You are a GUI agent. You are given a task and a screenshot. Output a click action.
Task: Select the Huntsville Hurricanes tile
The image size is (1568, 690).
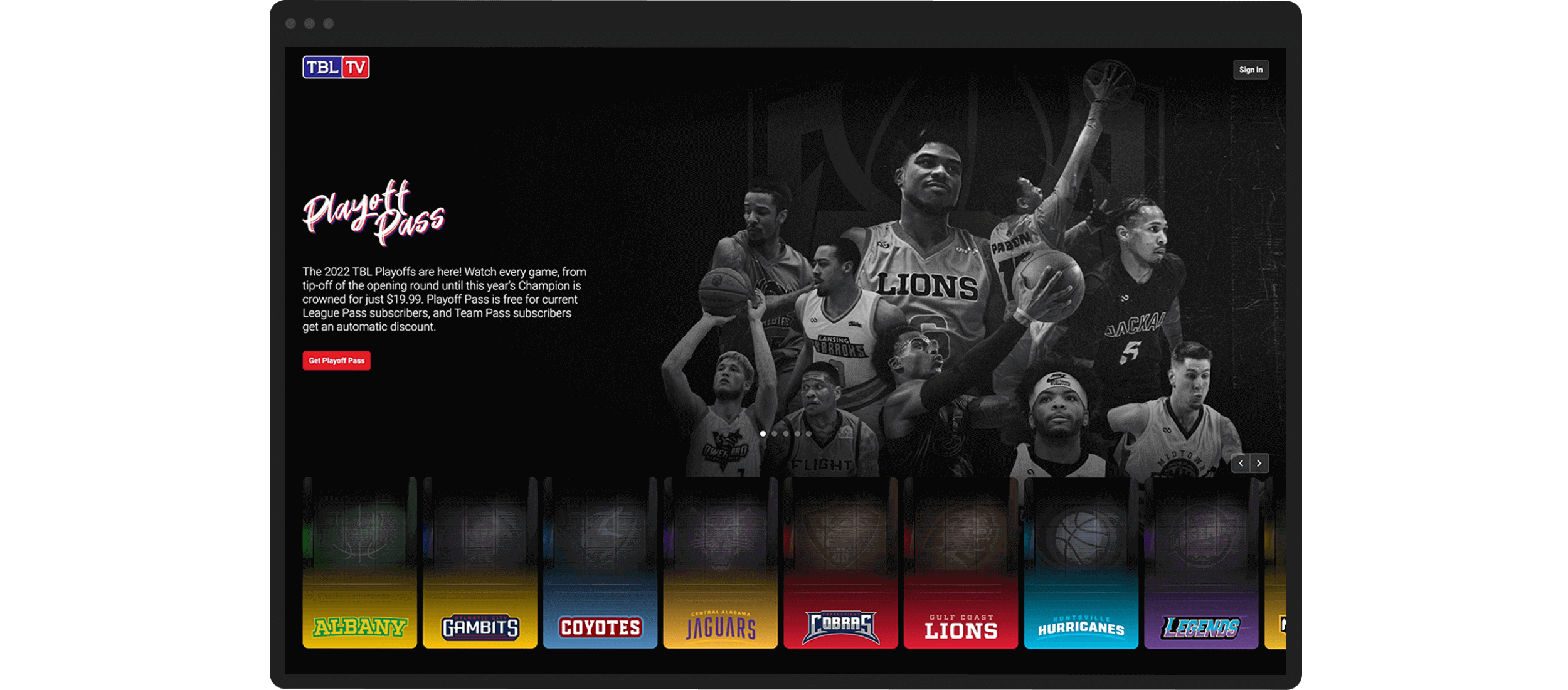click(x=1081, y=563)
